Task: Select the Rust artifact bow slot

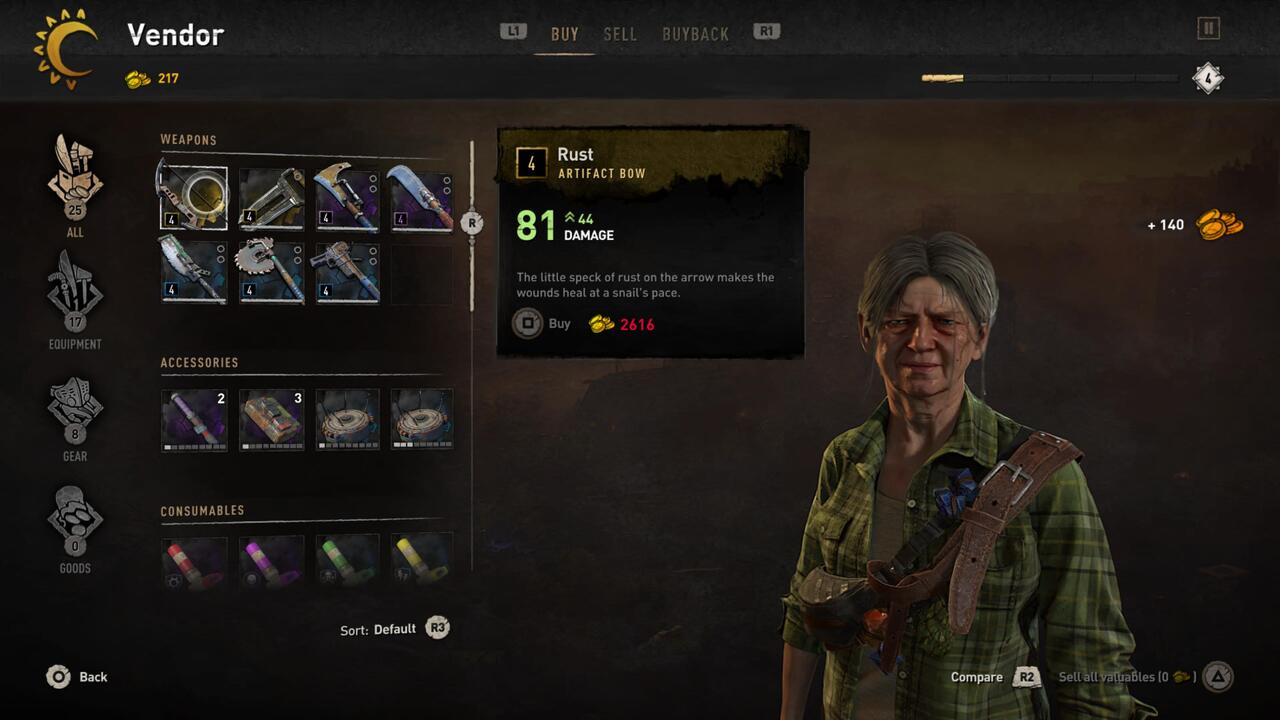Action: [193, 198]
